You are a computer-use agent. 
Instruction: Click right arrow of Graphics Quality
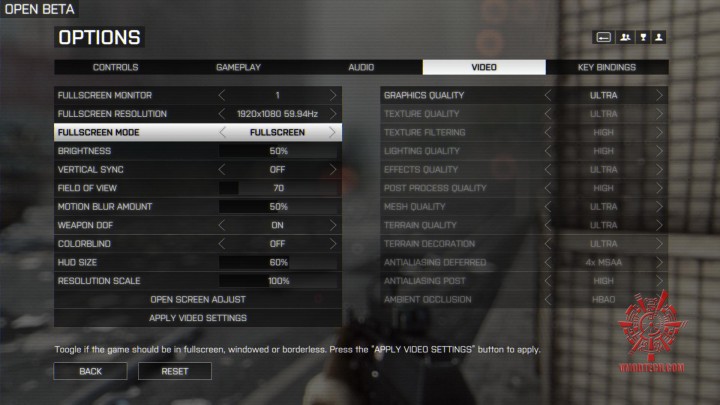click(660, 95)
